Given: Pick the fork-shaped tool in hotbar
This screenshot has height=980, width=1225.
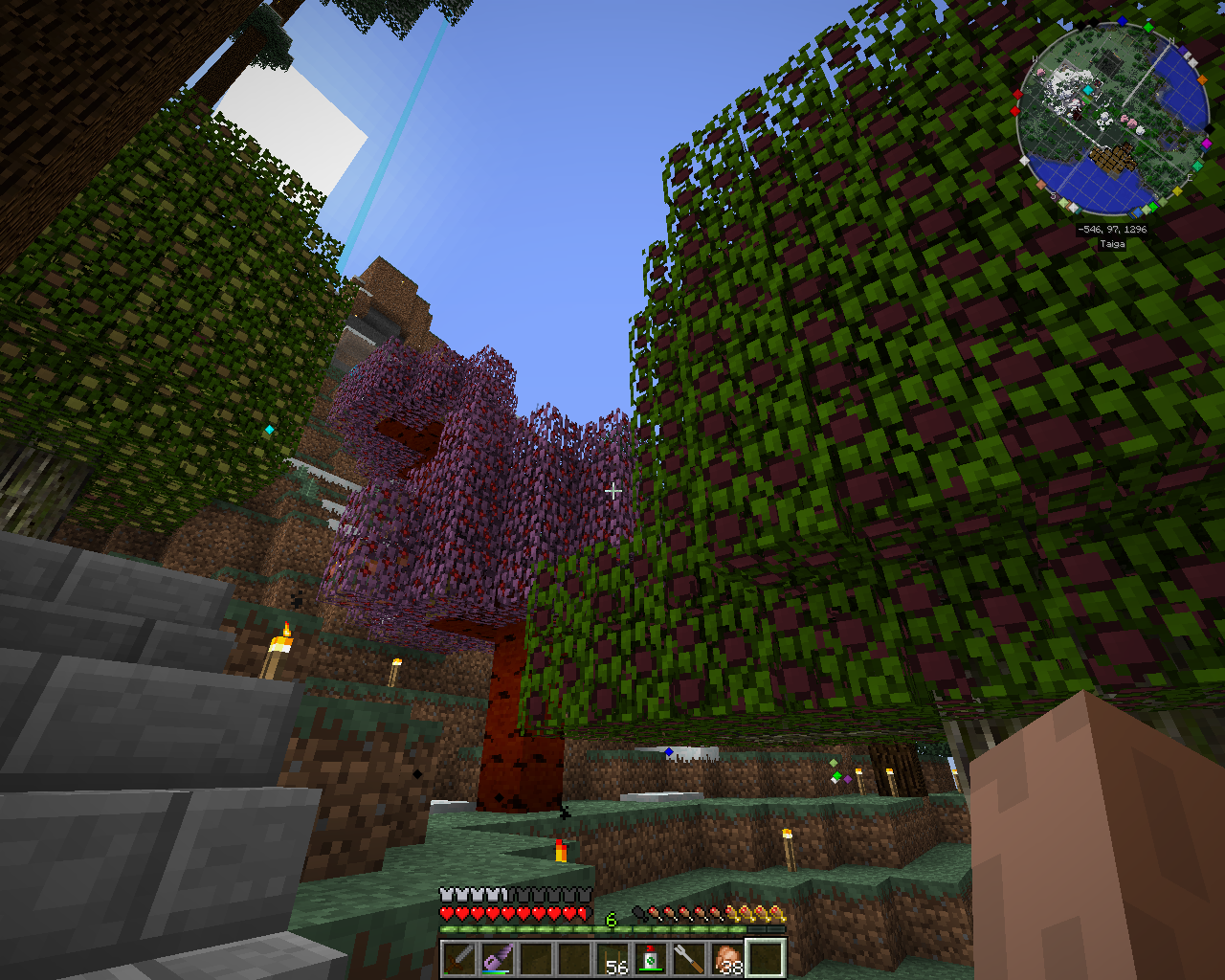Looking at the screenshot, I should pos(689,958).
